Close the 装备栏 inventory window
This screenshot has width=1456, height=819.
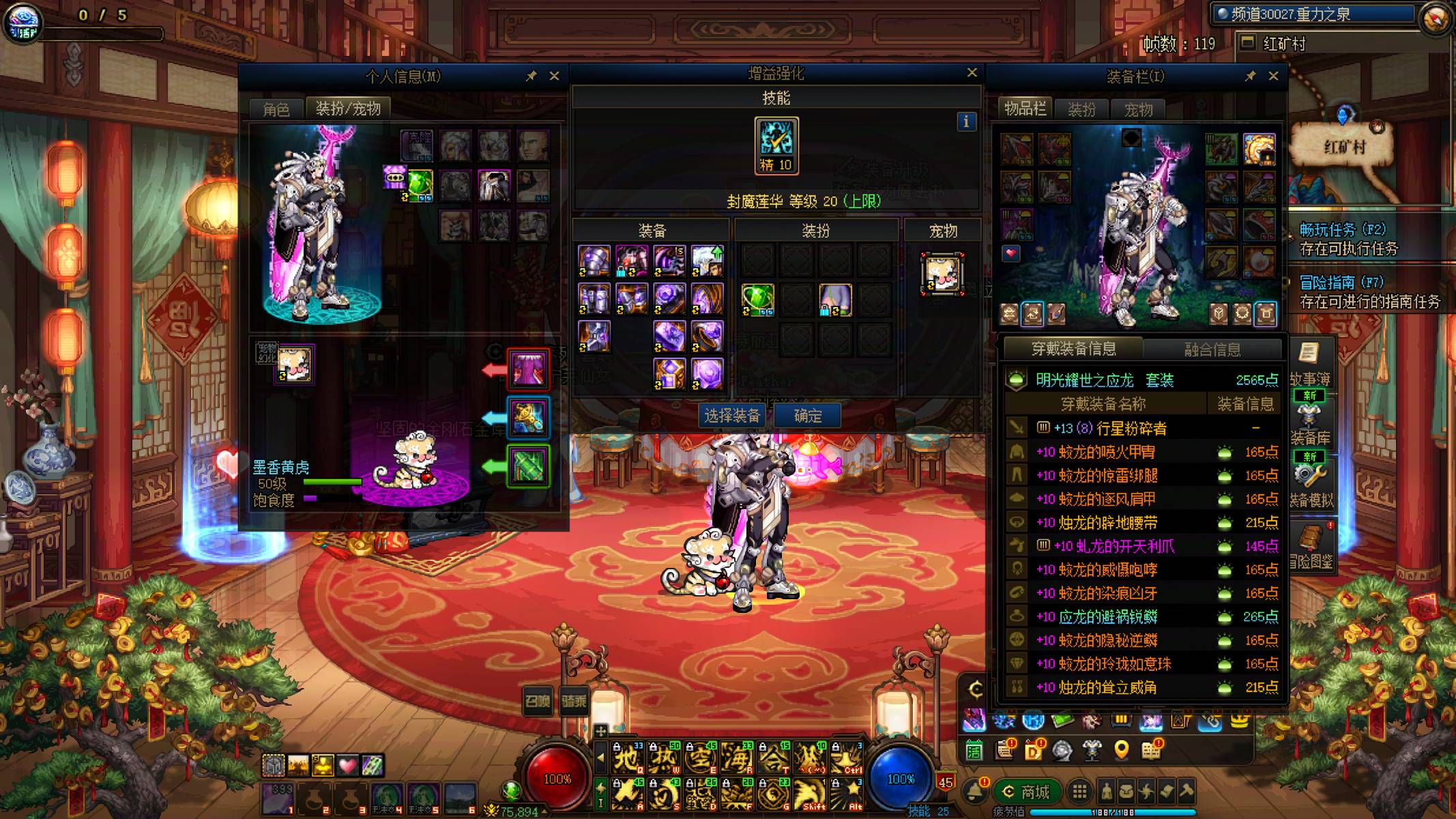pyautogui.click(x=1273, y=76)
